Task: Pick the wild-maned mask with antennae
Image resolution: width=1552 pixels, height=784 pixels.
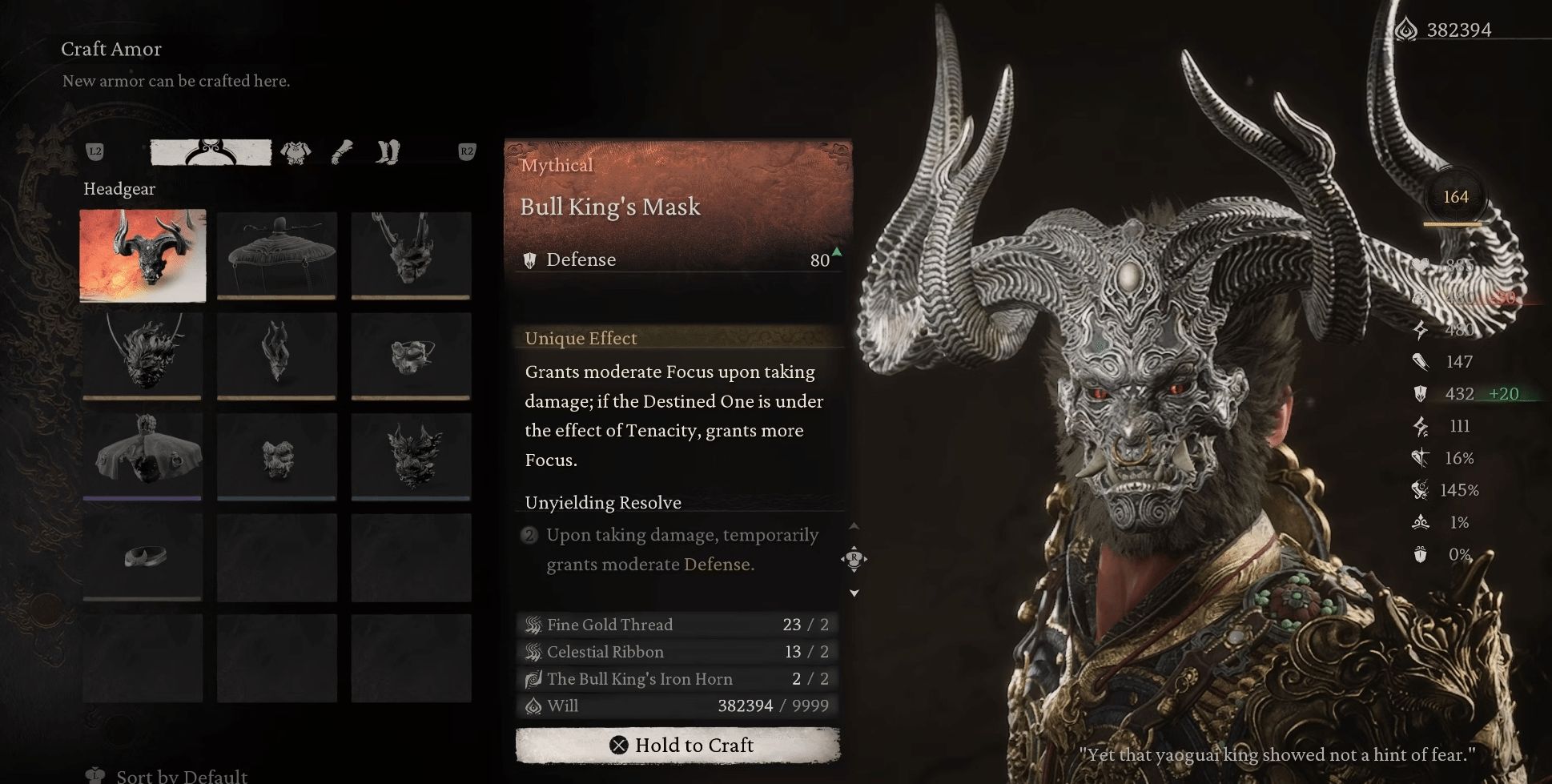Action: (x=143, y=356)
